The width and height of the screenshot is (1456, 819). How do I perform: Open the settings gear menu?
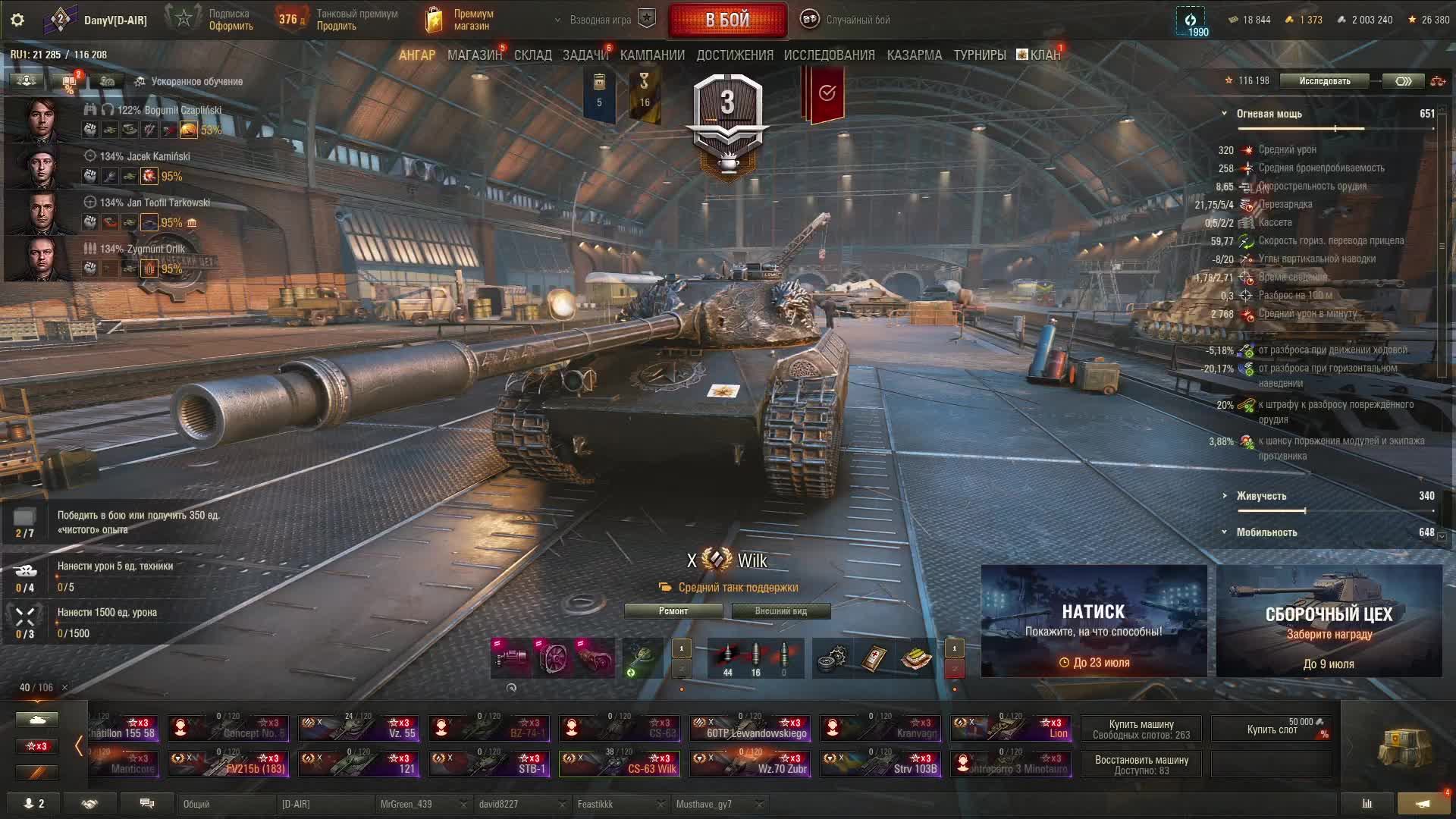pos(17,20)
